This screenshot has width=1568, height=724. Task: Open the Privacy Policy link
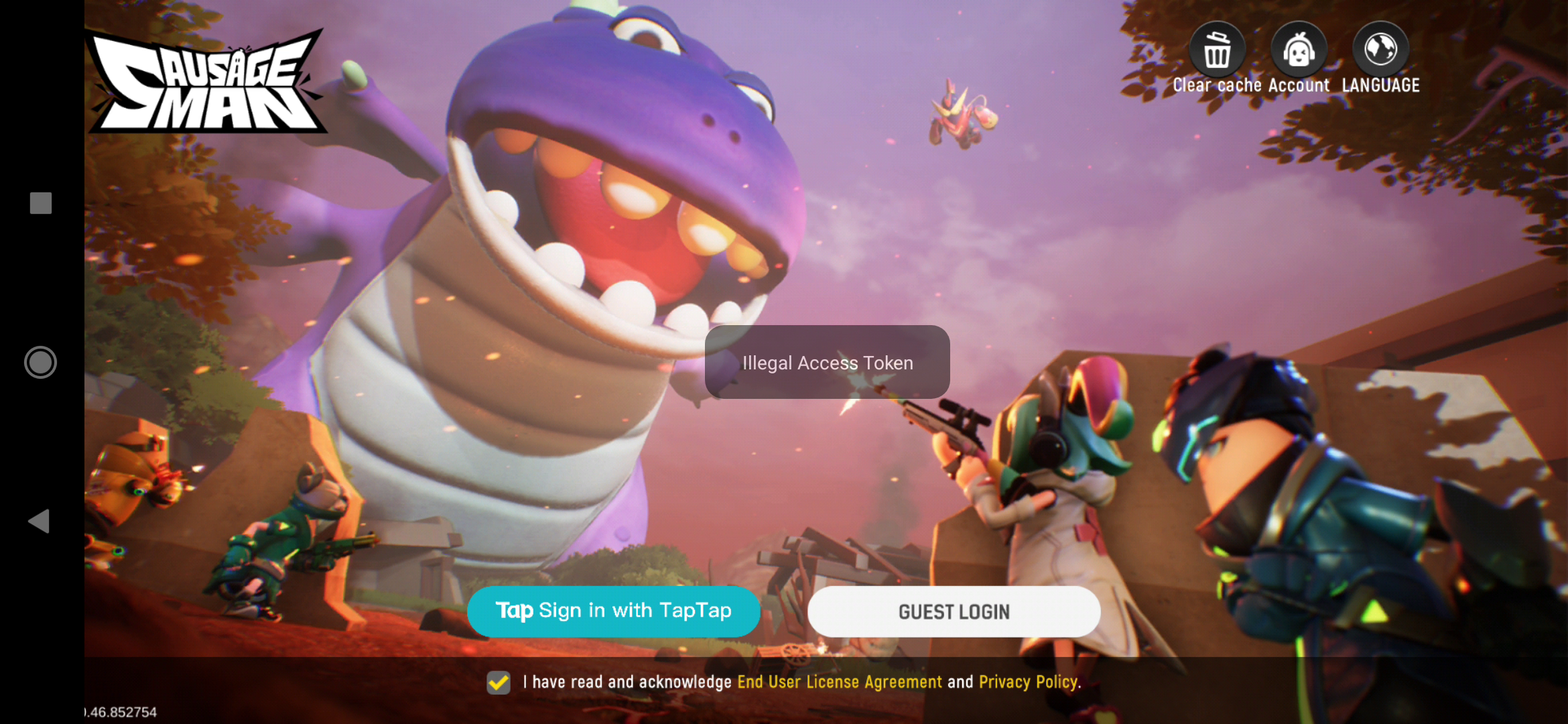click(x=1029, y=682)
